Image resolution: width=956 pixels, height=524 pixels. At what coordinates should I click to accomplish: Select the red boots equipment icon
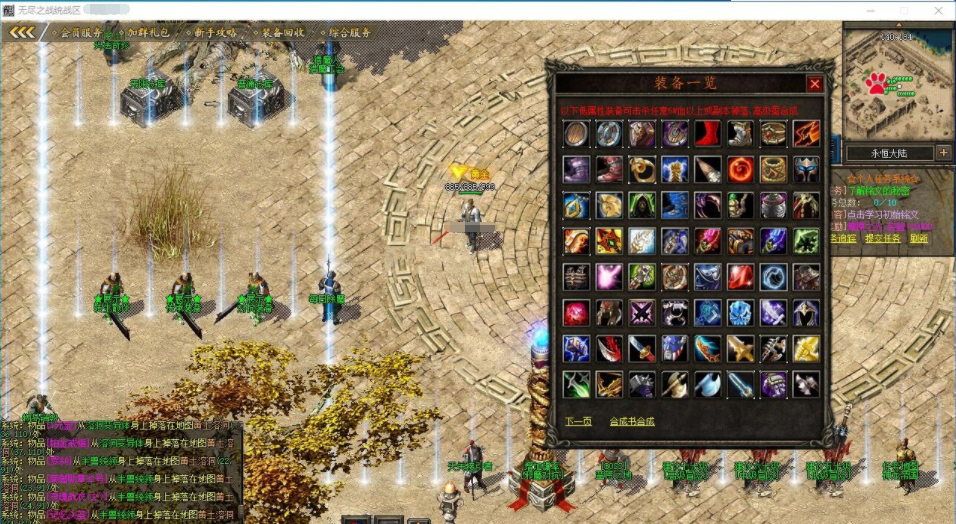tap(707, 133)
